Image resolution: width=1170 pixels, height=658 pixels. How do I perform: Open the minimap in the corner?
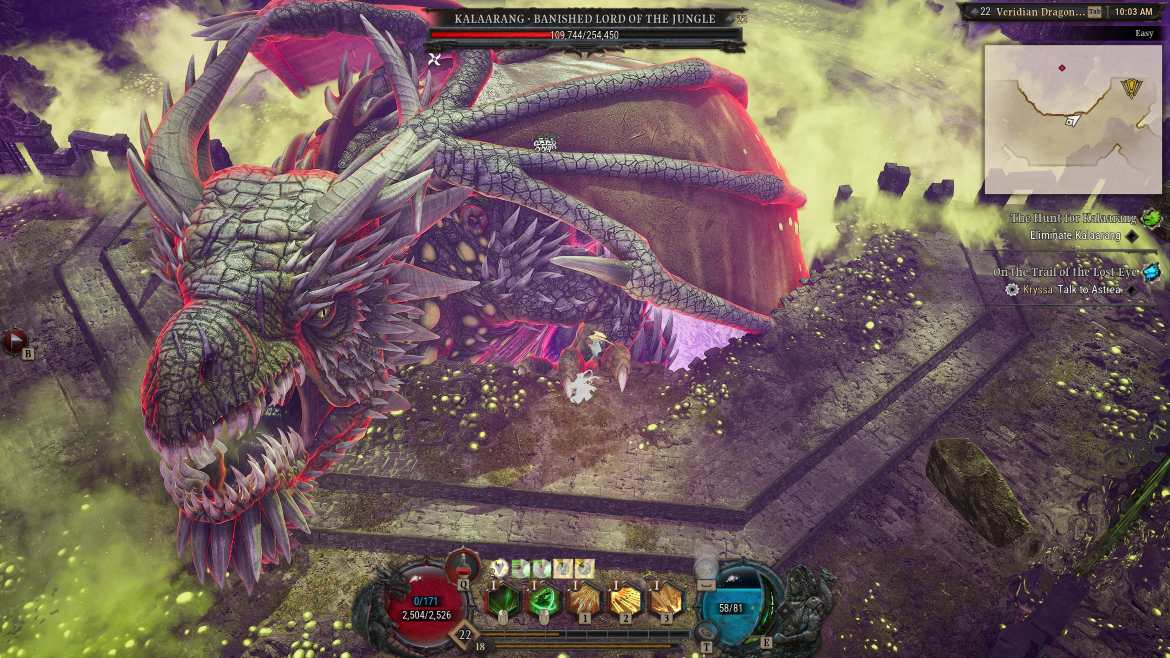(x=1072, y=119)
